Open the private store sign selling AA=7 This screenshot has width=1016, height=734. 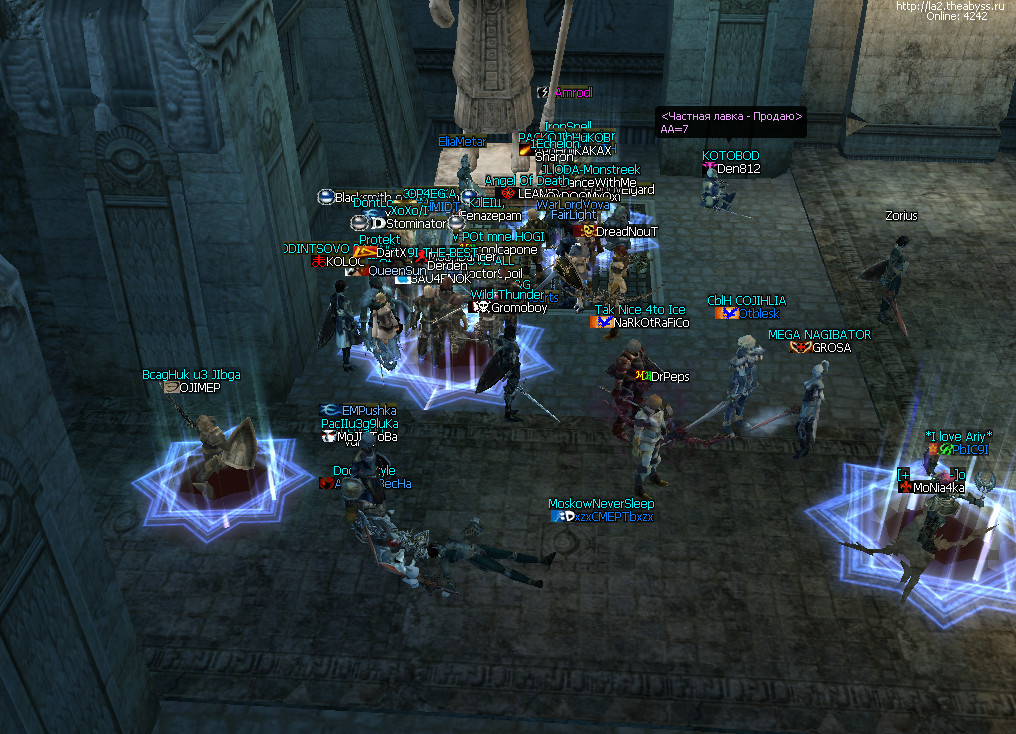tap(731, 123)
